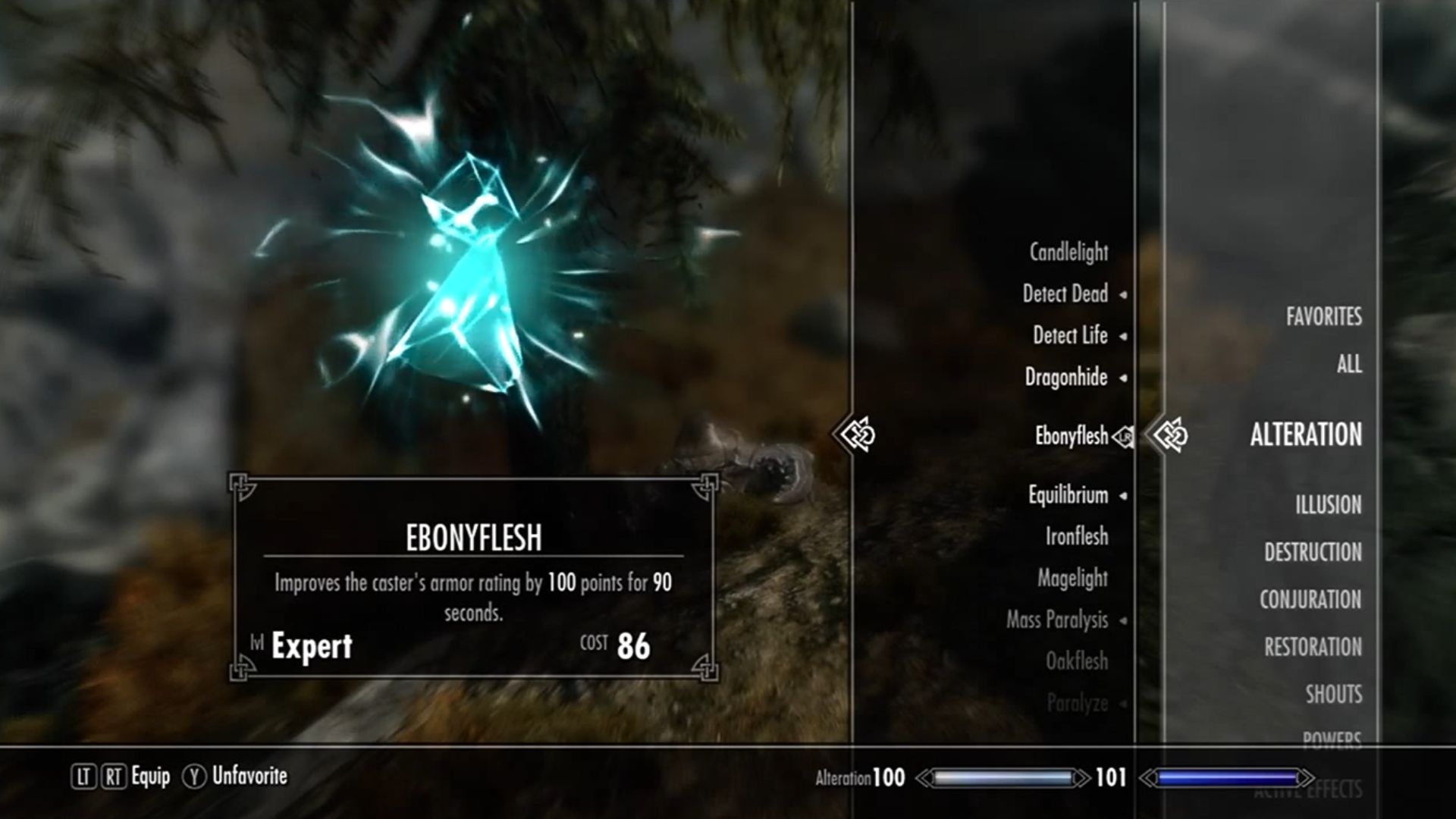Open the Favorites category
Image resolution: width=1456 pixels, height=819 pixels.
click(x=1323, y=317)
